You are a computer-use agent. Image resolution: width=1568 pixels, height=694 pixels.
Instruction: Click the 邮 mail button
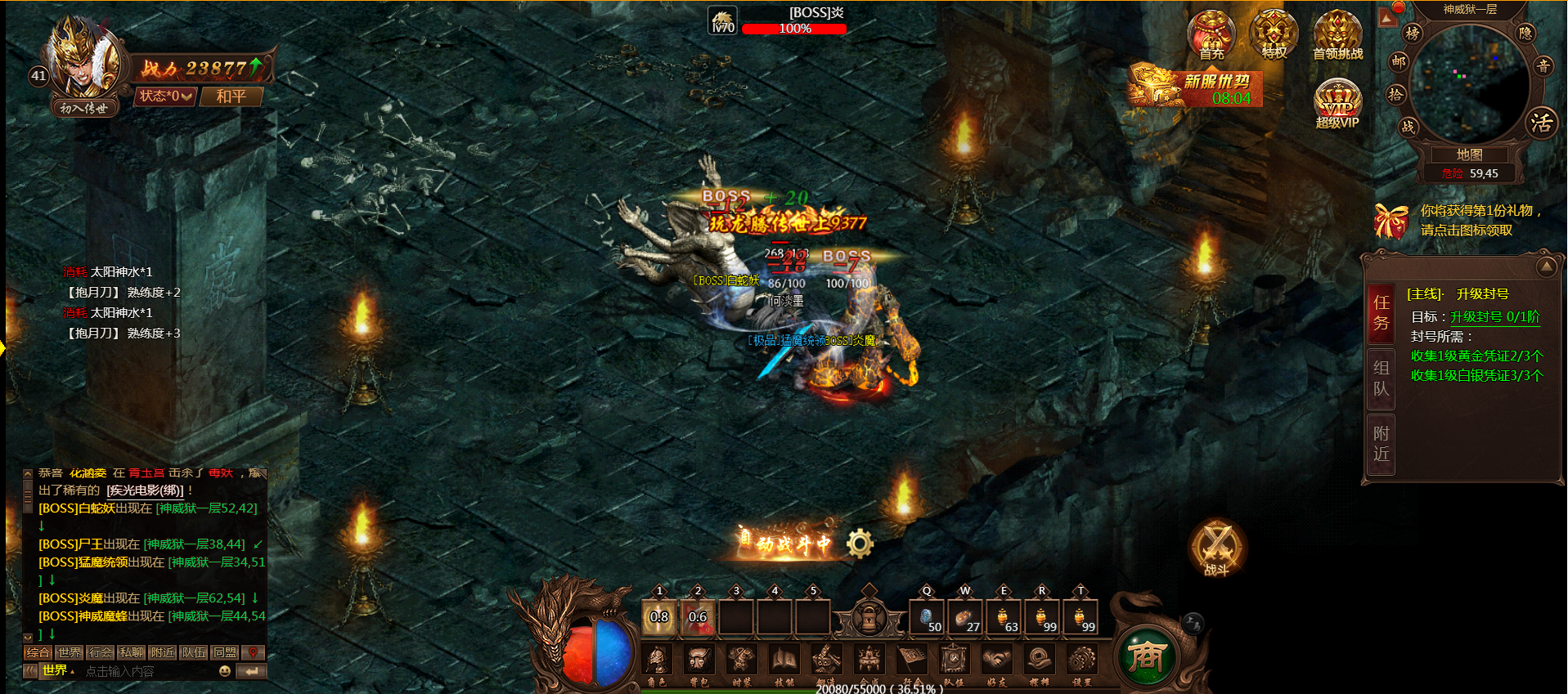click(x=1399, y=61)
